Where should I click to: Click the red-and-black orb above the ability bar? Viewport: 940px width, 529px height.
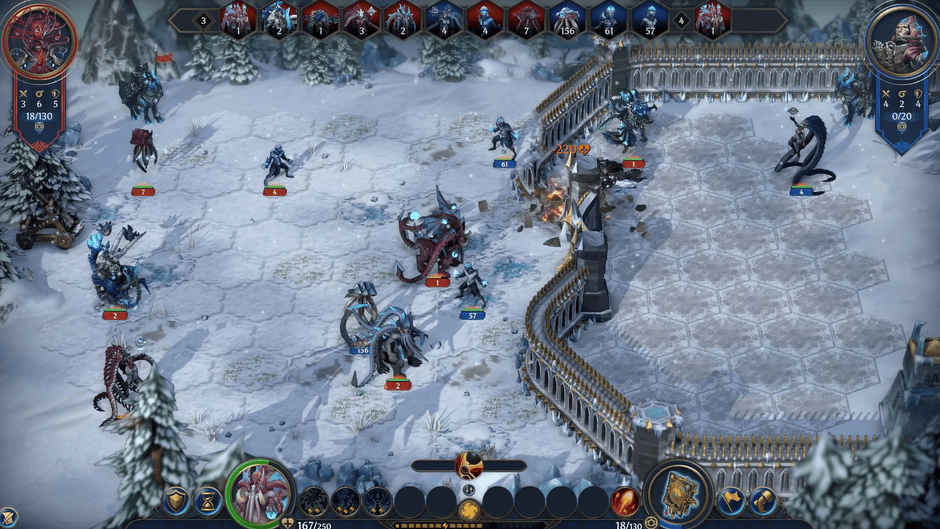[469, 465]
